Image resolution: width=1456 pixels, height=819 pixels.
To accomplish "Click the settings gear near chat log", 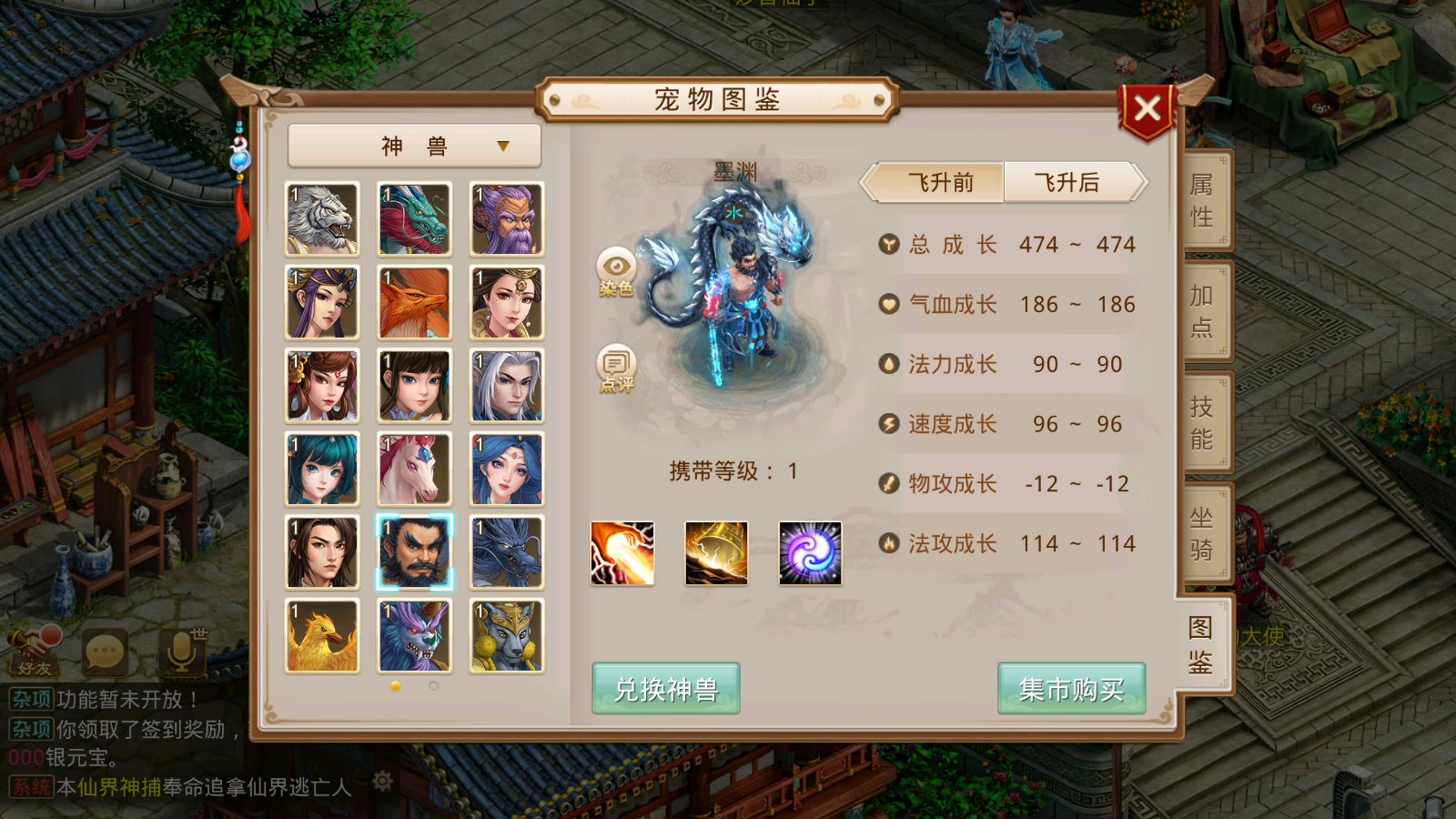I will point(383,782).
